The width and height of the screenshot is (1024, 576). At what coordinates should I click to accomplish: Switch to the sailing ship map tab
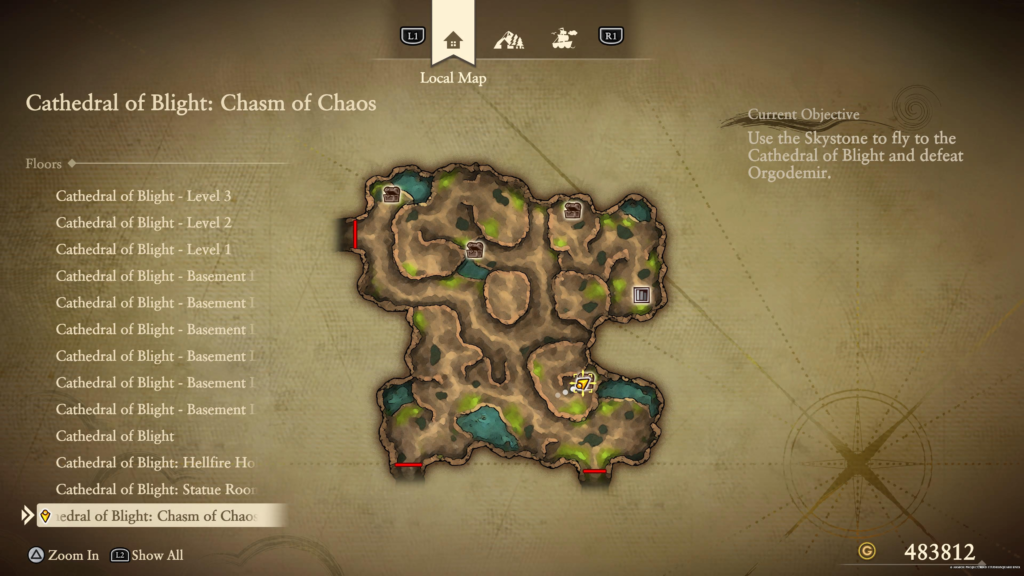point(565,40)
